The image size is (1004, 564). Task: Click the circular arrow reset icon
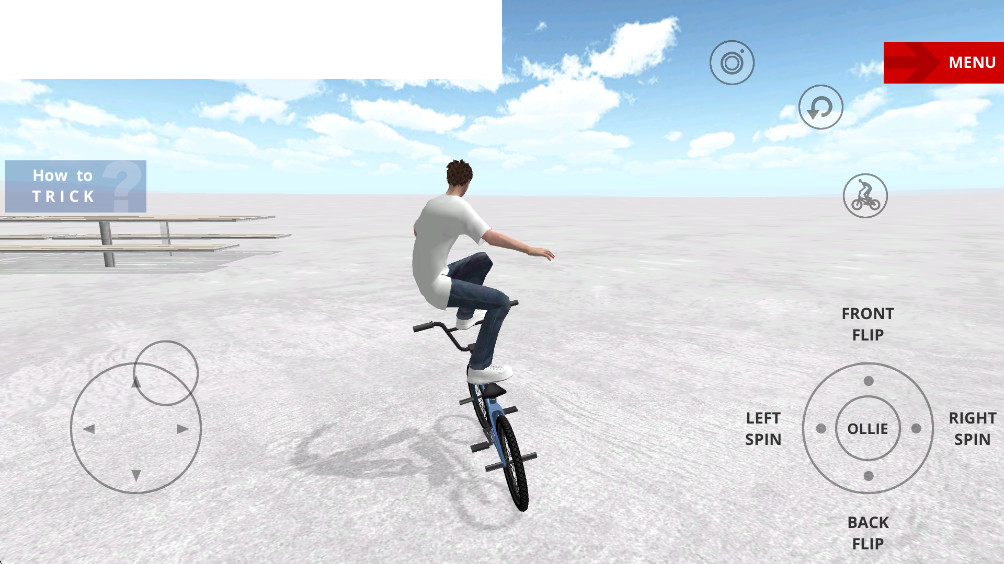coord(820,107)
